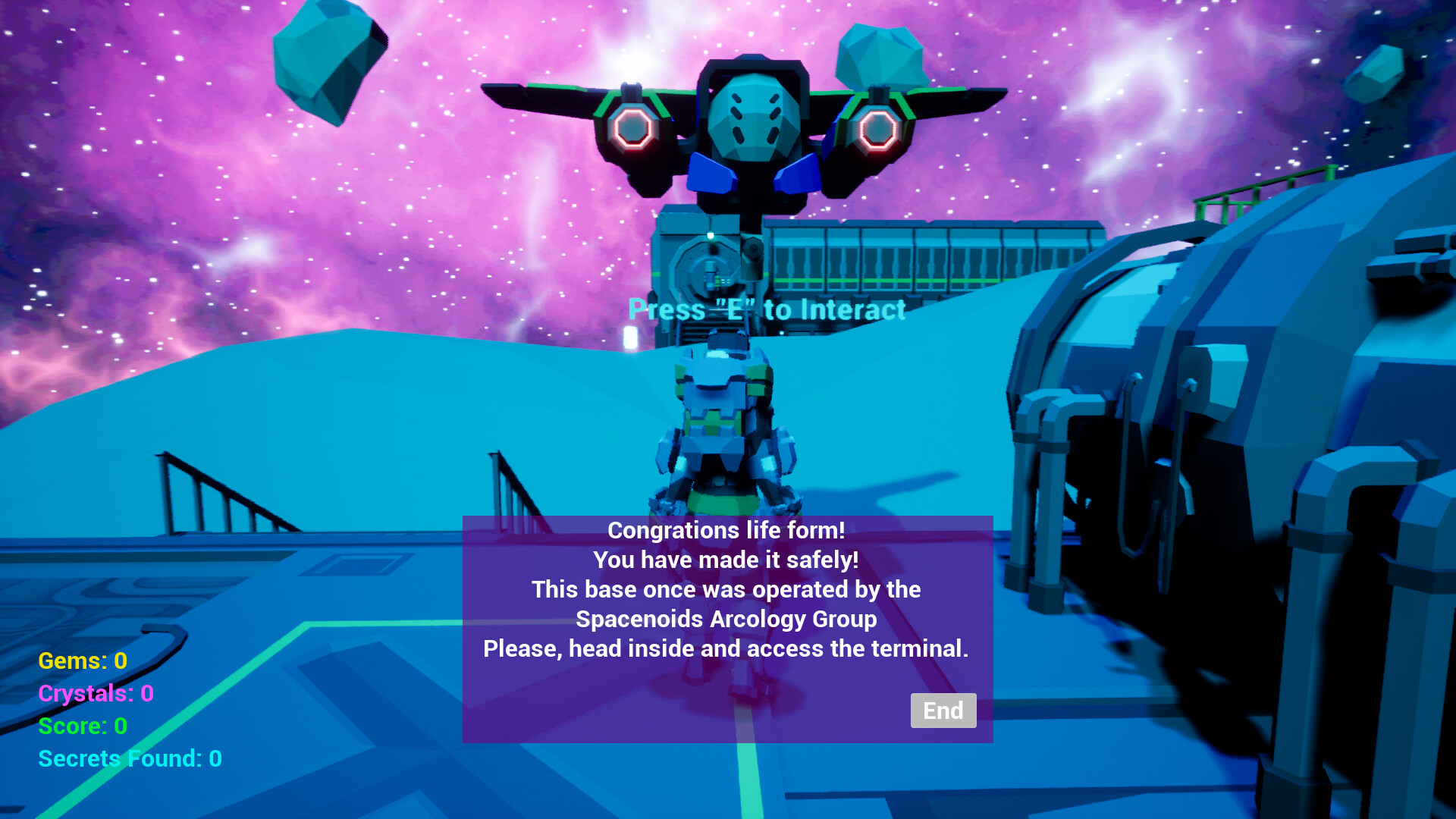1456x819 pixels.
Task: Click the Gems counter icon text
Action: tap(82, 661)
